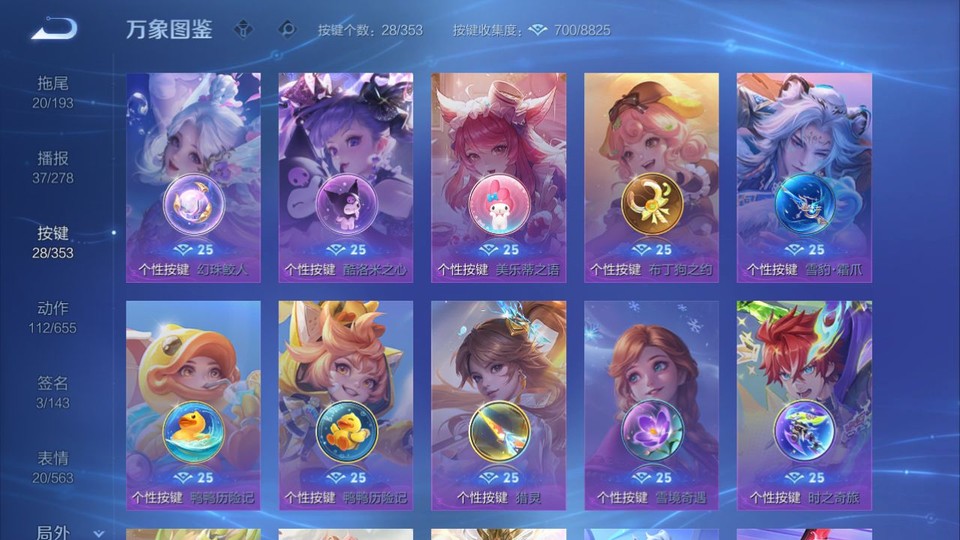960x540 pixels.
Task: Go back using the return arrow
Action: point(54,30)
